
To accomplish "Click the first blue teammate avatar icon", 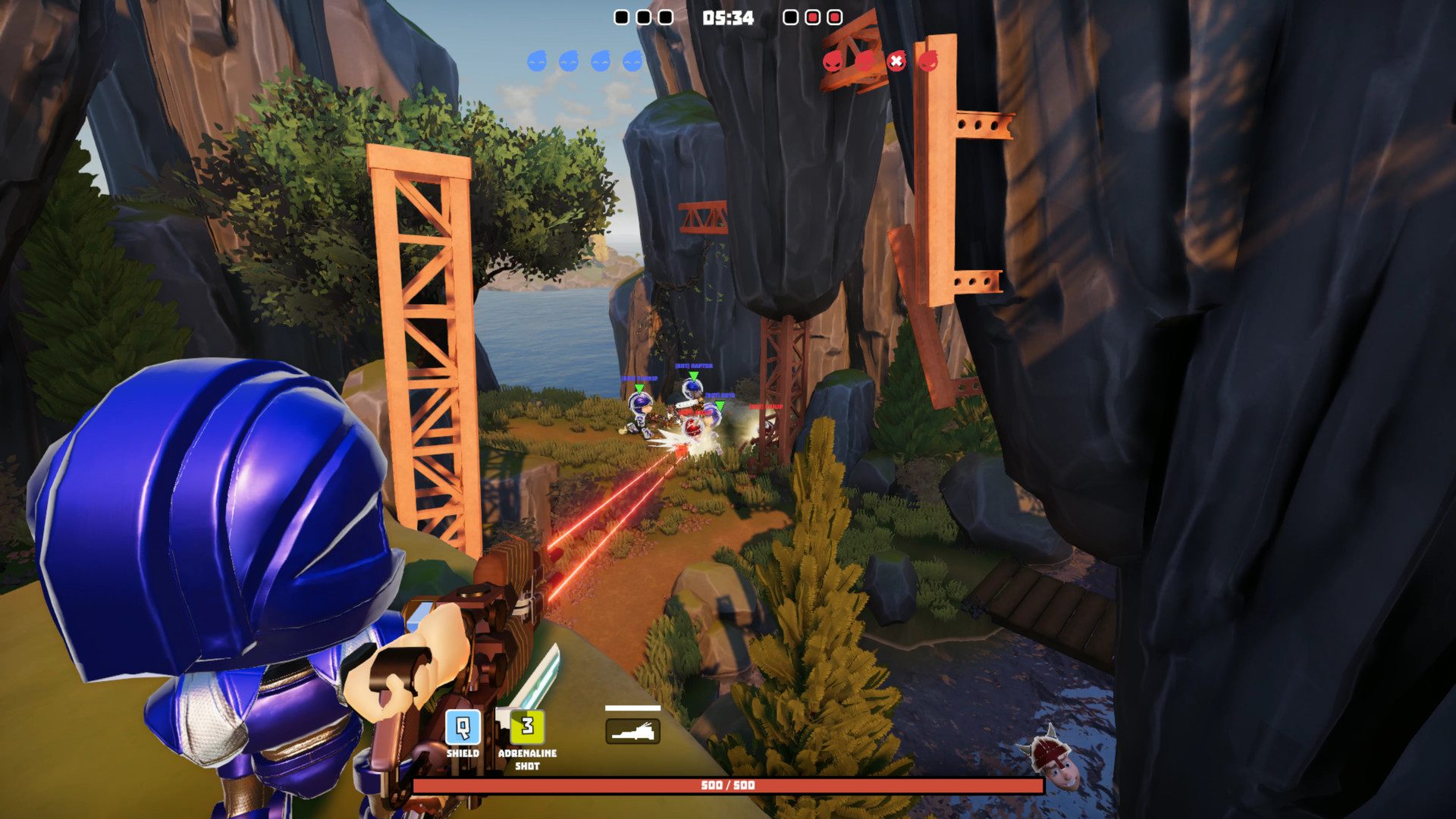I will click(x=538, y=62).
